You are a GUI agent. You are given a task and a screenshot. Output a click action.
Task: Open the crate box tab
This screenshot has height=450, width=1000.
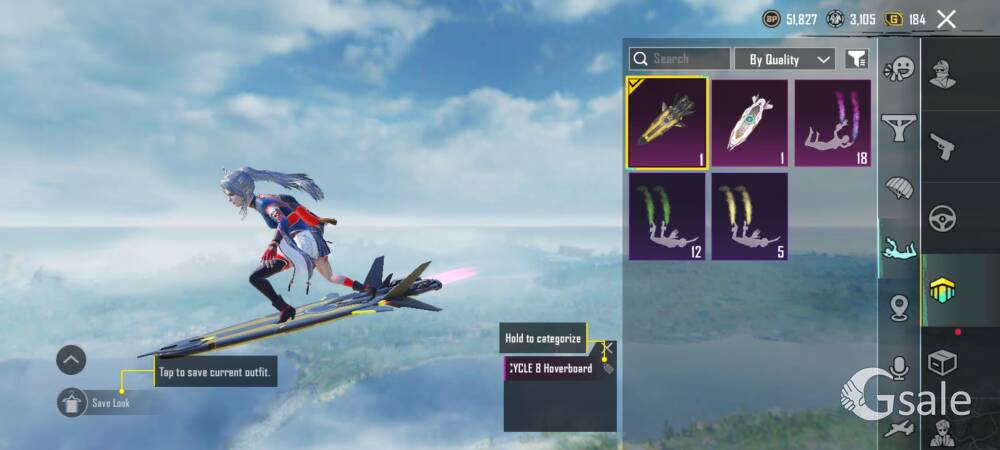point(941,362)
